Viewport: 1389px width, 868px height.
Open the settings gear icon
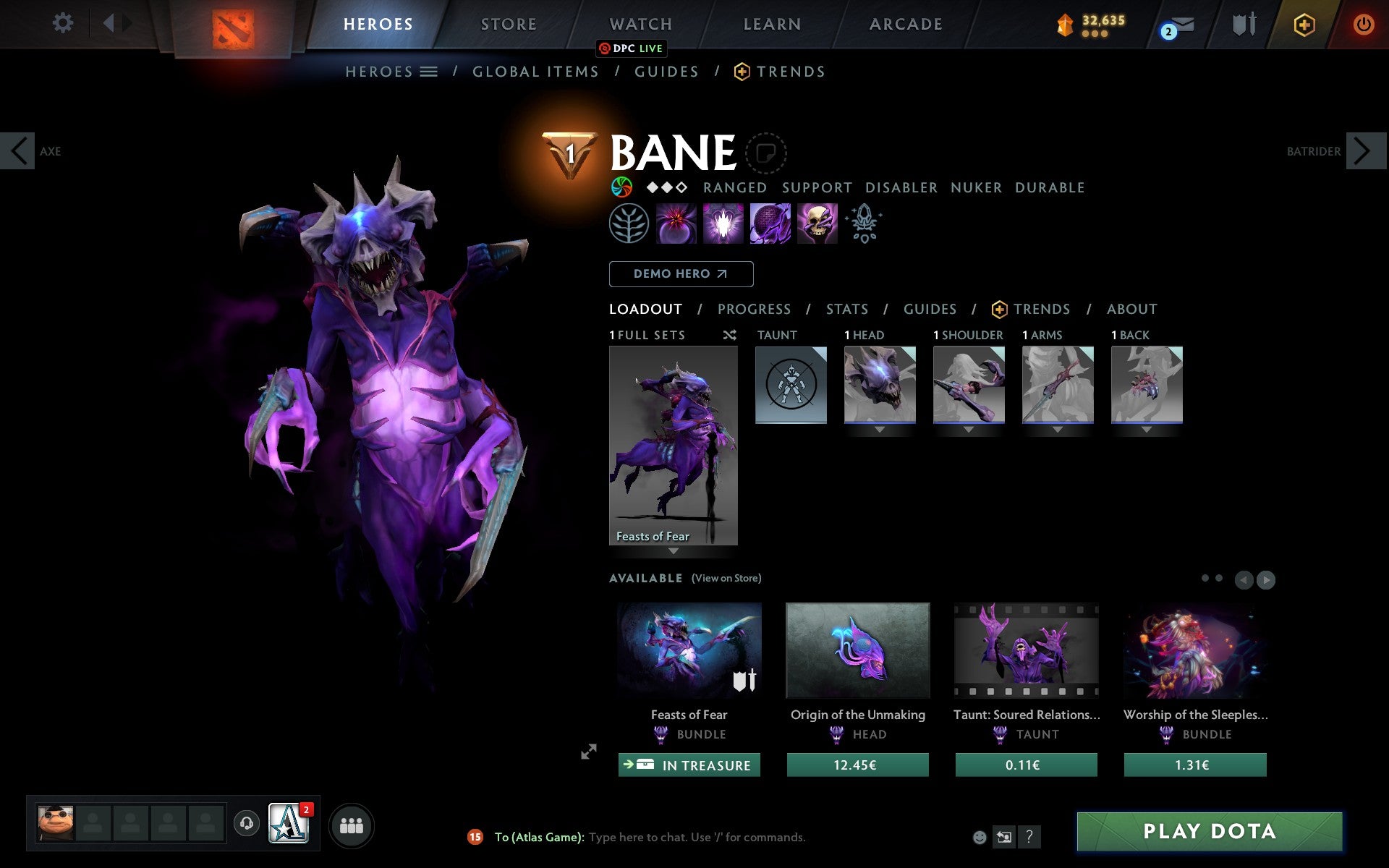(63, 23)
